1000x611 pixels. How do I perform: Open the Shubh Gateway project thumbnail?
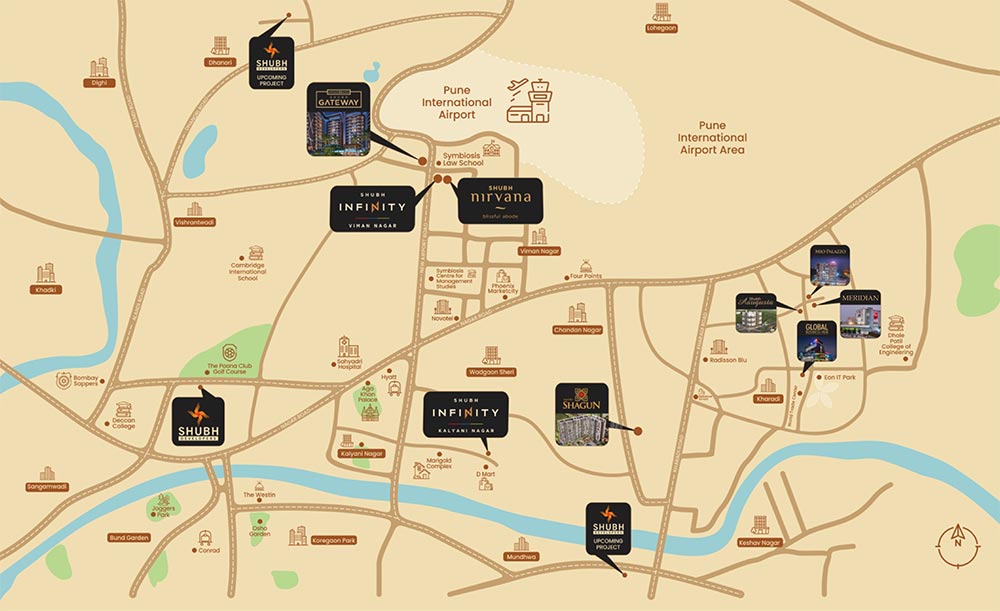tap(338, 119)
